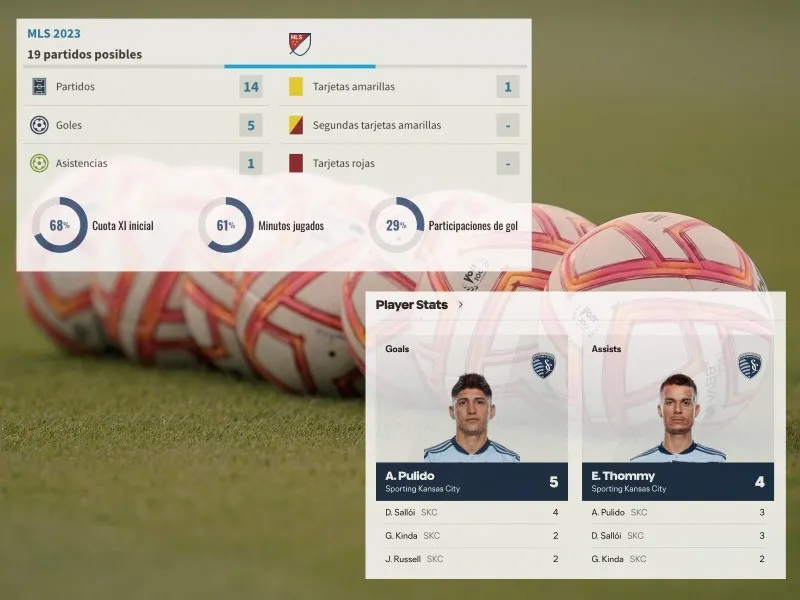Select A. Pulido in the Assists list
Image resolution: width=800 pixels, height=600 pixels.
(x=677, y=512)
